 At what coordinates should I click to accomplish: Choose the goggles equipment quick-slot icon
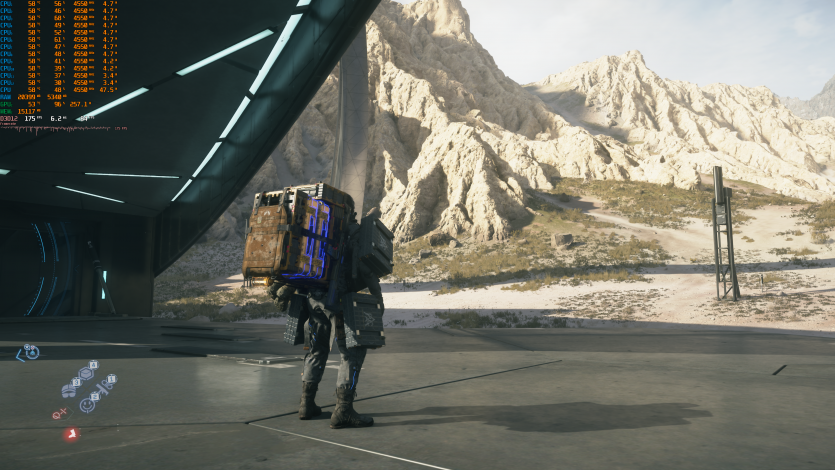click(68, 391)
